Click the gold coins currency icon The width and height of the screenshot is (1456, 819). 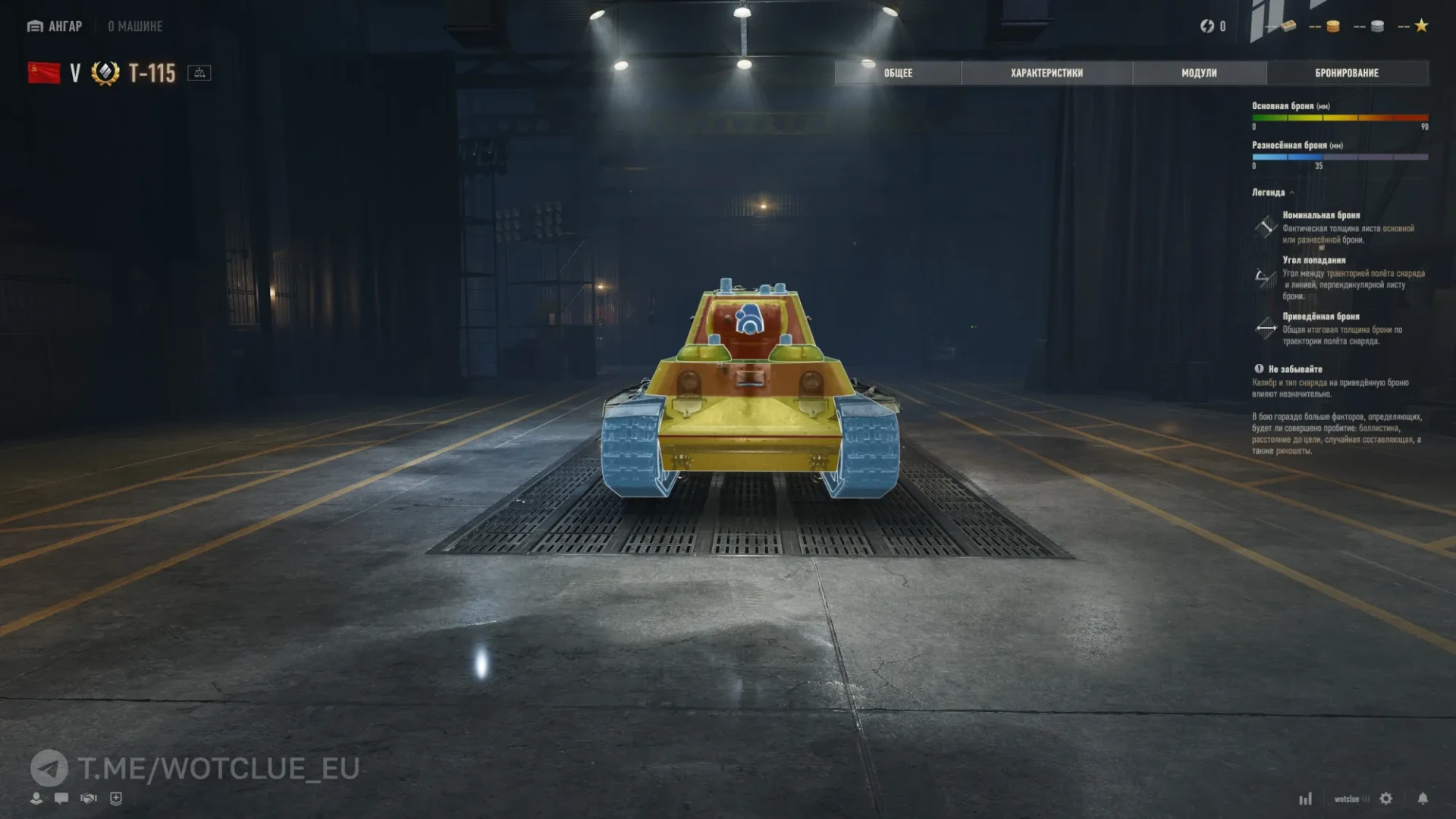click(1333, 26)
